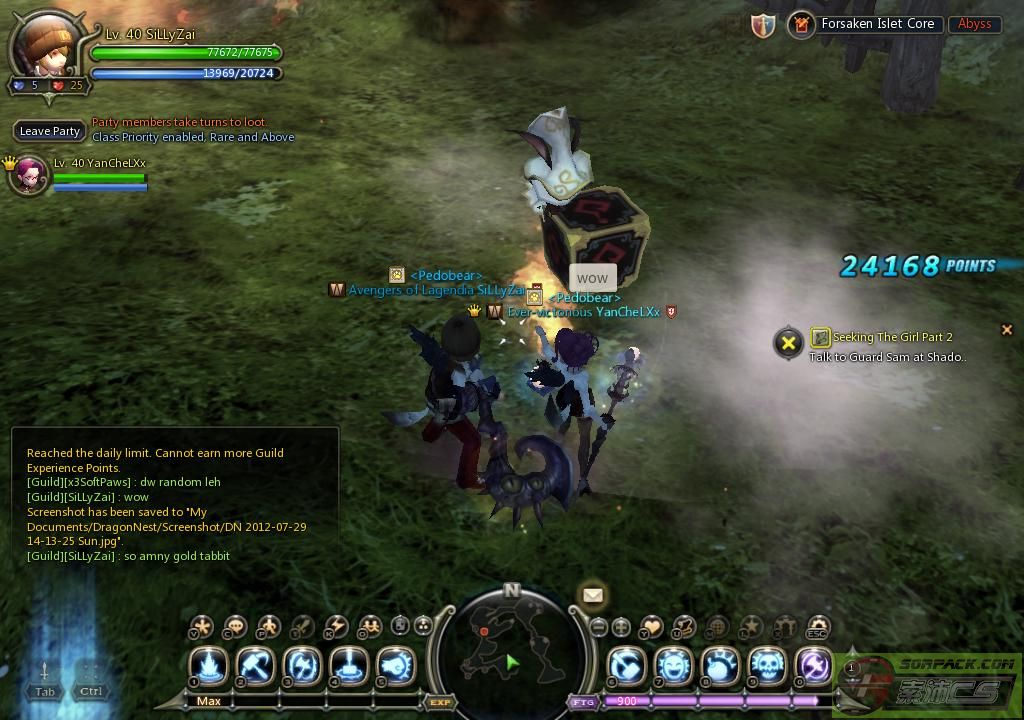Click the speech bubble menu icon
The image size is (1024, 720).
coord(235,627)
